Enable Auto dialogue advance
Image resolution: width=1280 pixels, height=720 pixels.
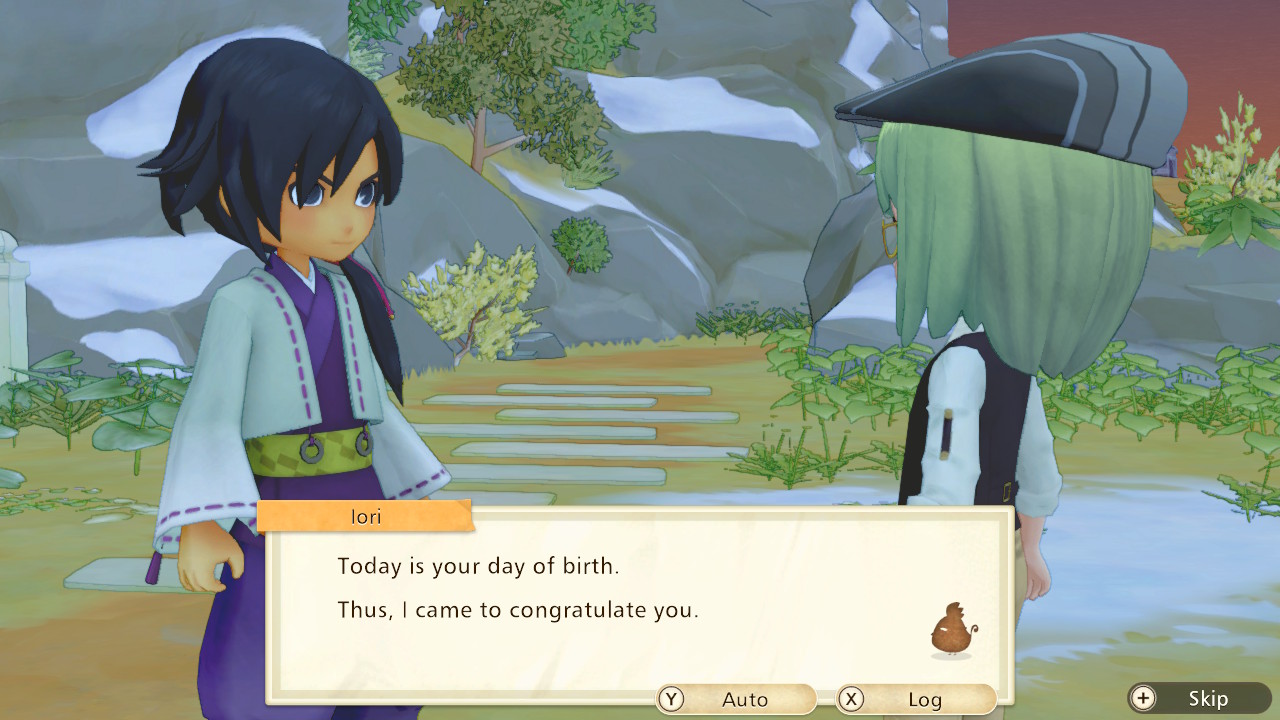pyautogui.click(x=736, y=699)
